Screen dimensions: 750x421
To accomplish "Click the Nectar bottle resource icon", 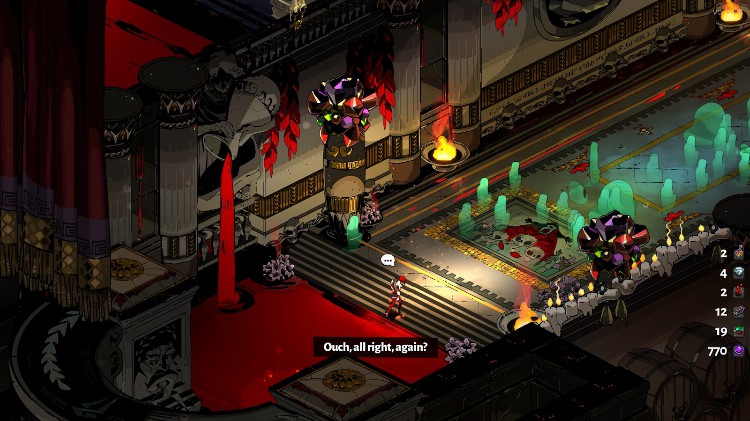I will [x=740, y=252].
